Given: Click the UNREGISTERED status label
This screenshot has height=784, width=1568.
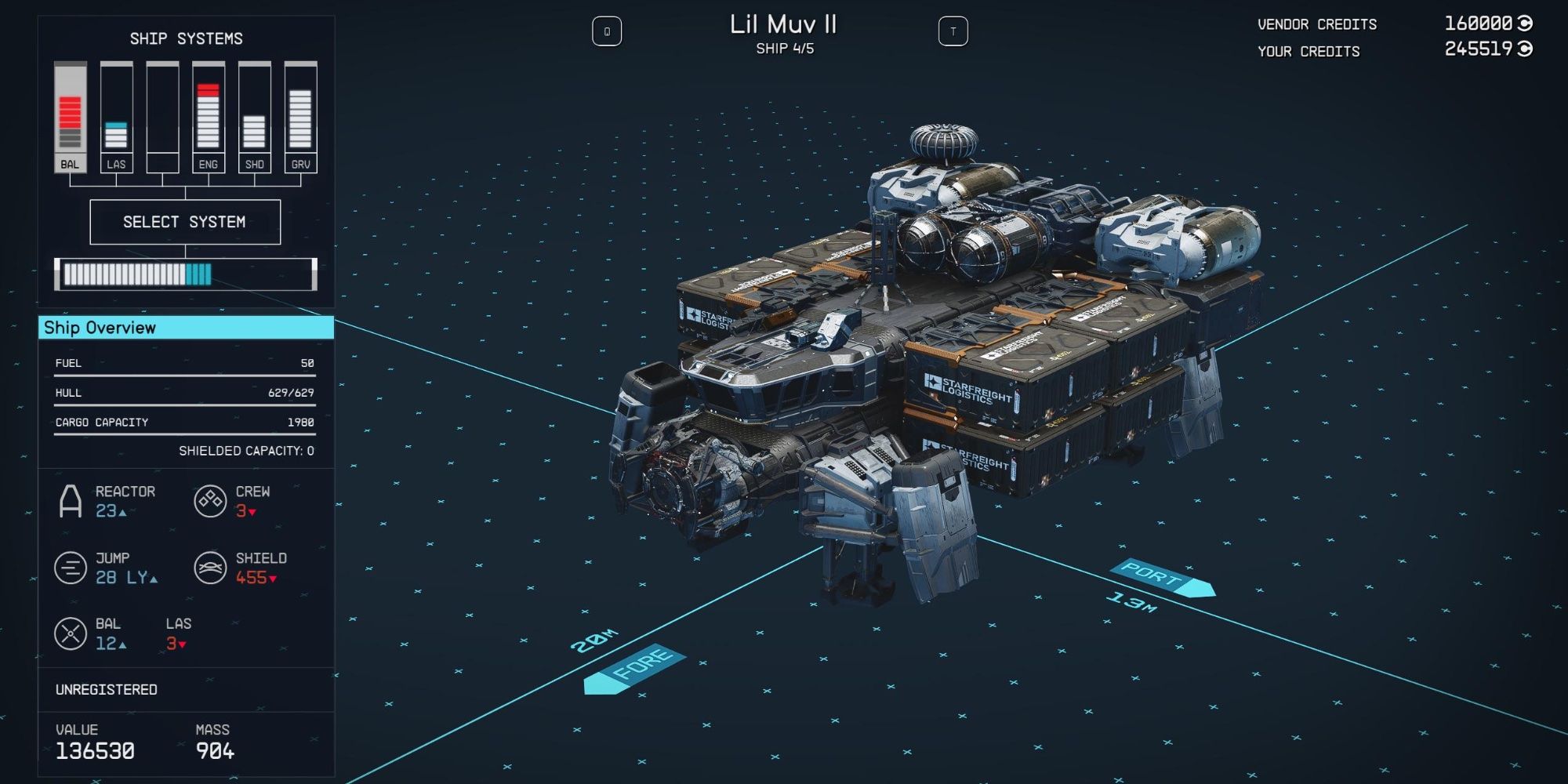Looking at the screenshot, I should pos(105,689).
